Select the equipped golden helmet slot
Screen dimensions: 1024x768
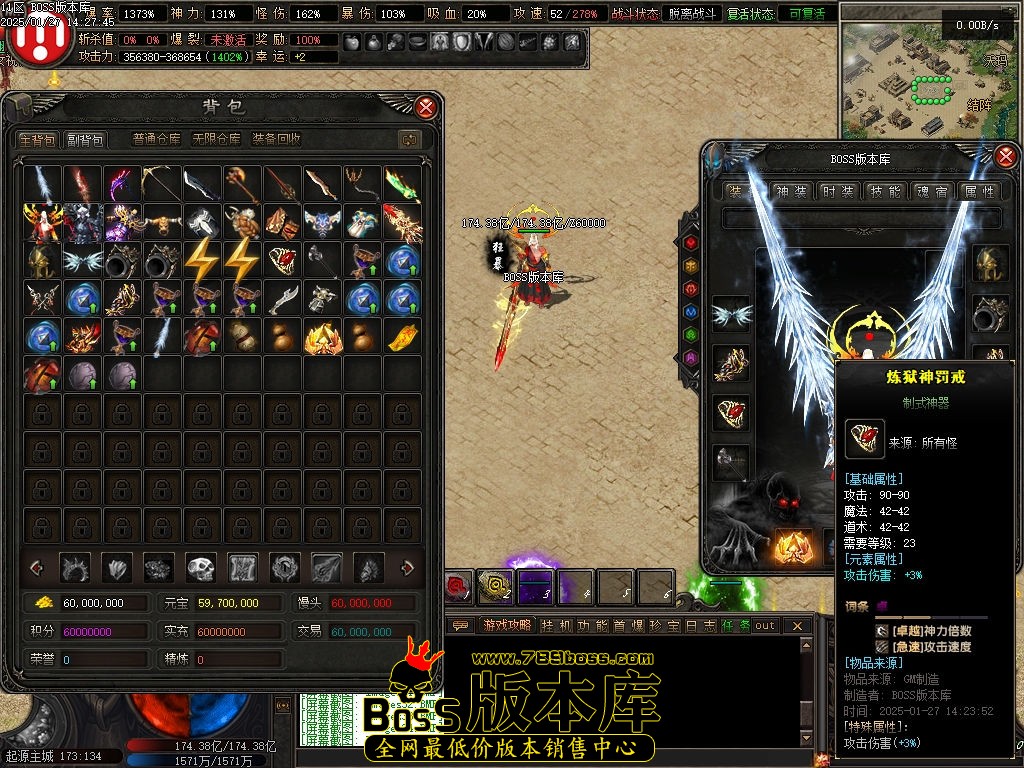992,263
